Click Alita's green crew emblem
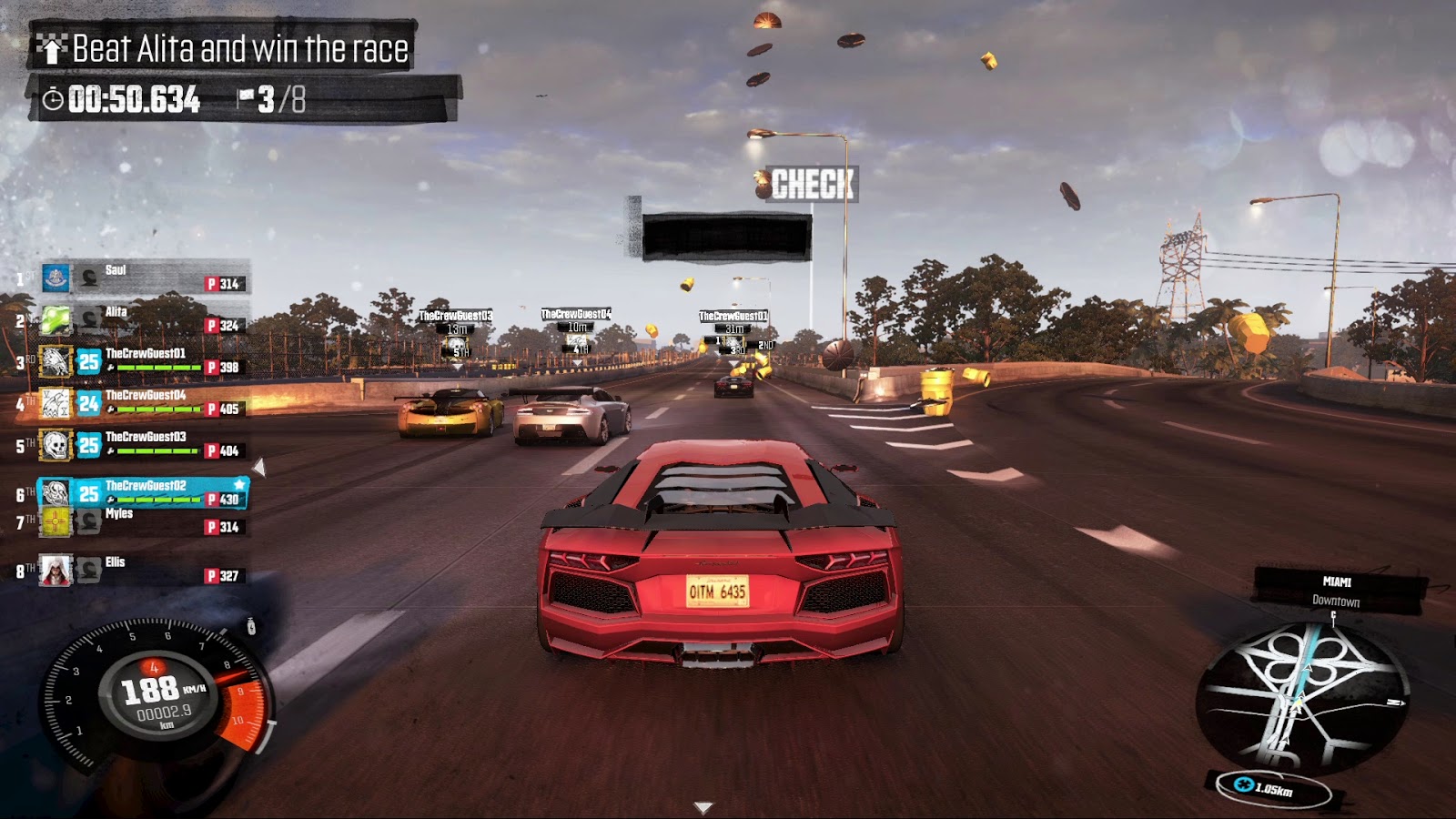 coord(56,320)
